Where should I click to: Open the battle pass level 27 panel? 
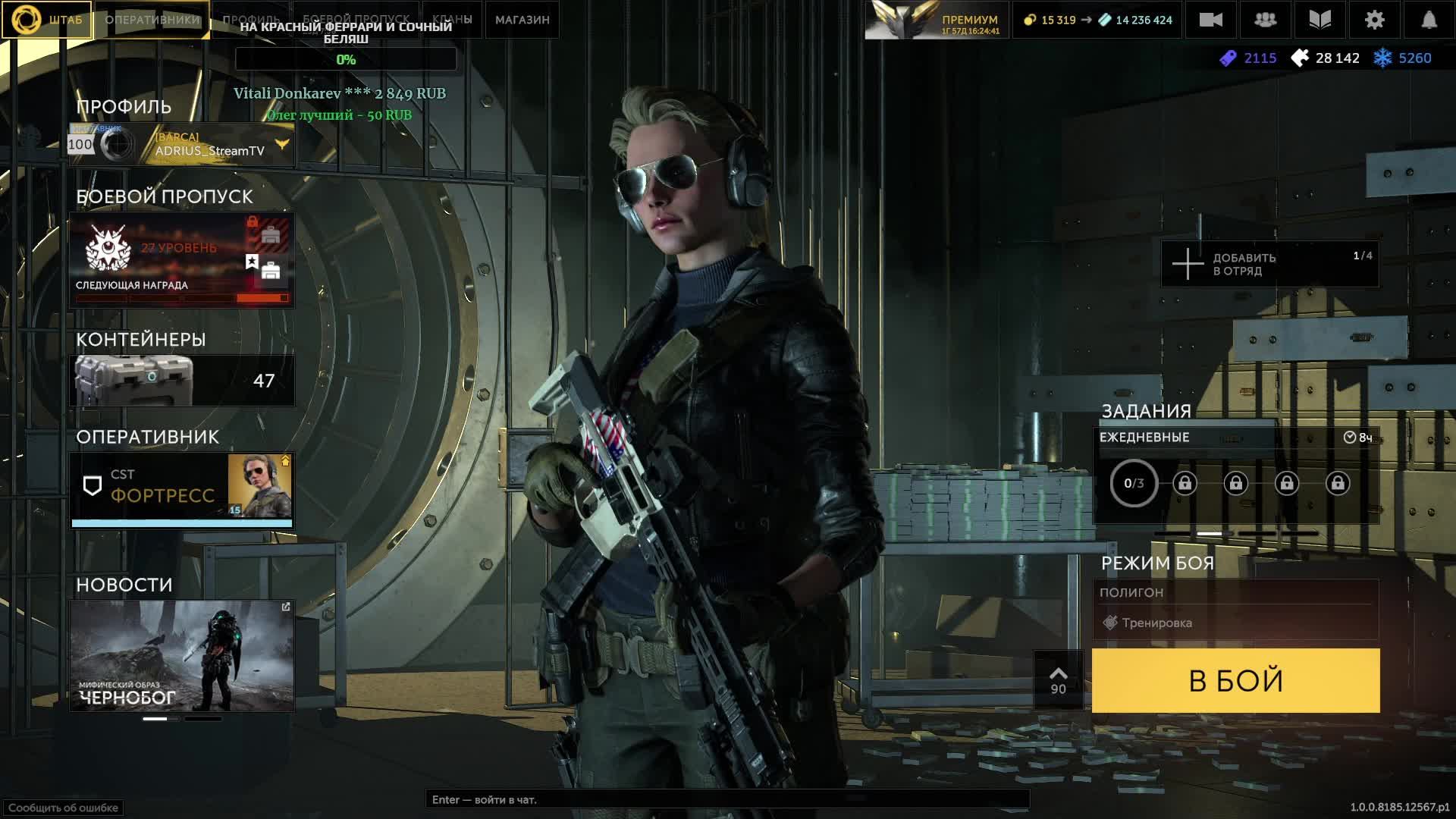tap(182, 260)
